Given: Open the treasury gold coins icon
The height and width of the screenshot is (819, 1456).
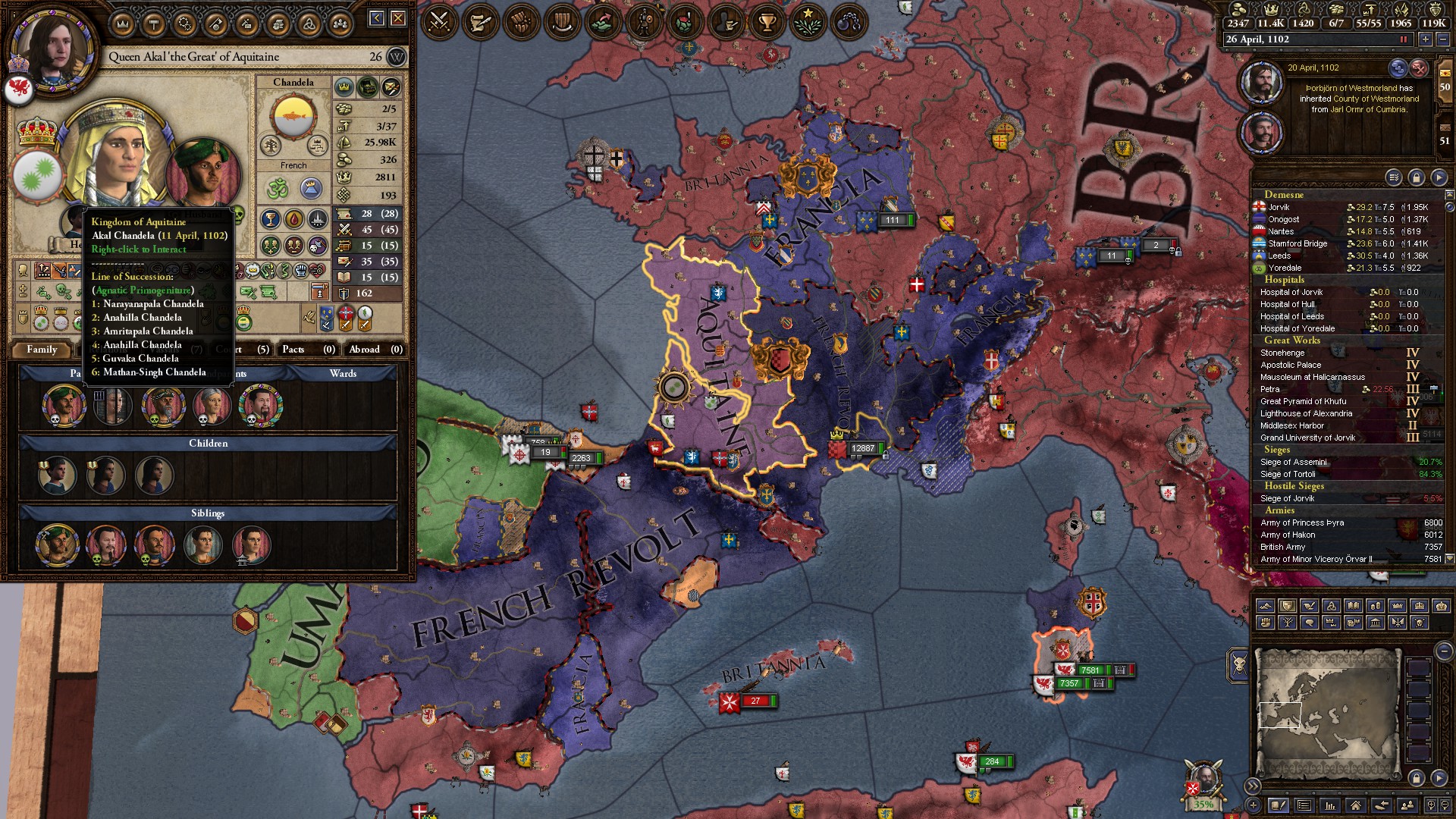Looking at the screenshot, I should coord(1239,11).
